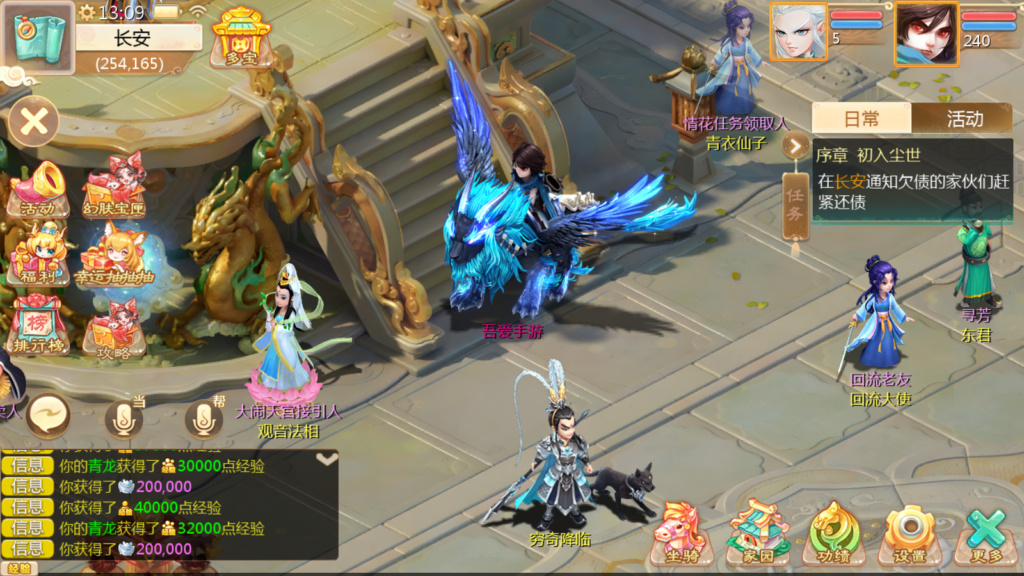
Task: Activate the 帮 guild voice microphone
Action: click(x=203, y=418)
